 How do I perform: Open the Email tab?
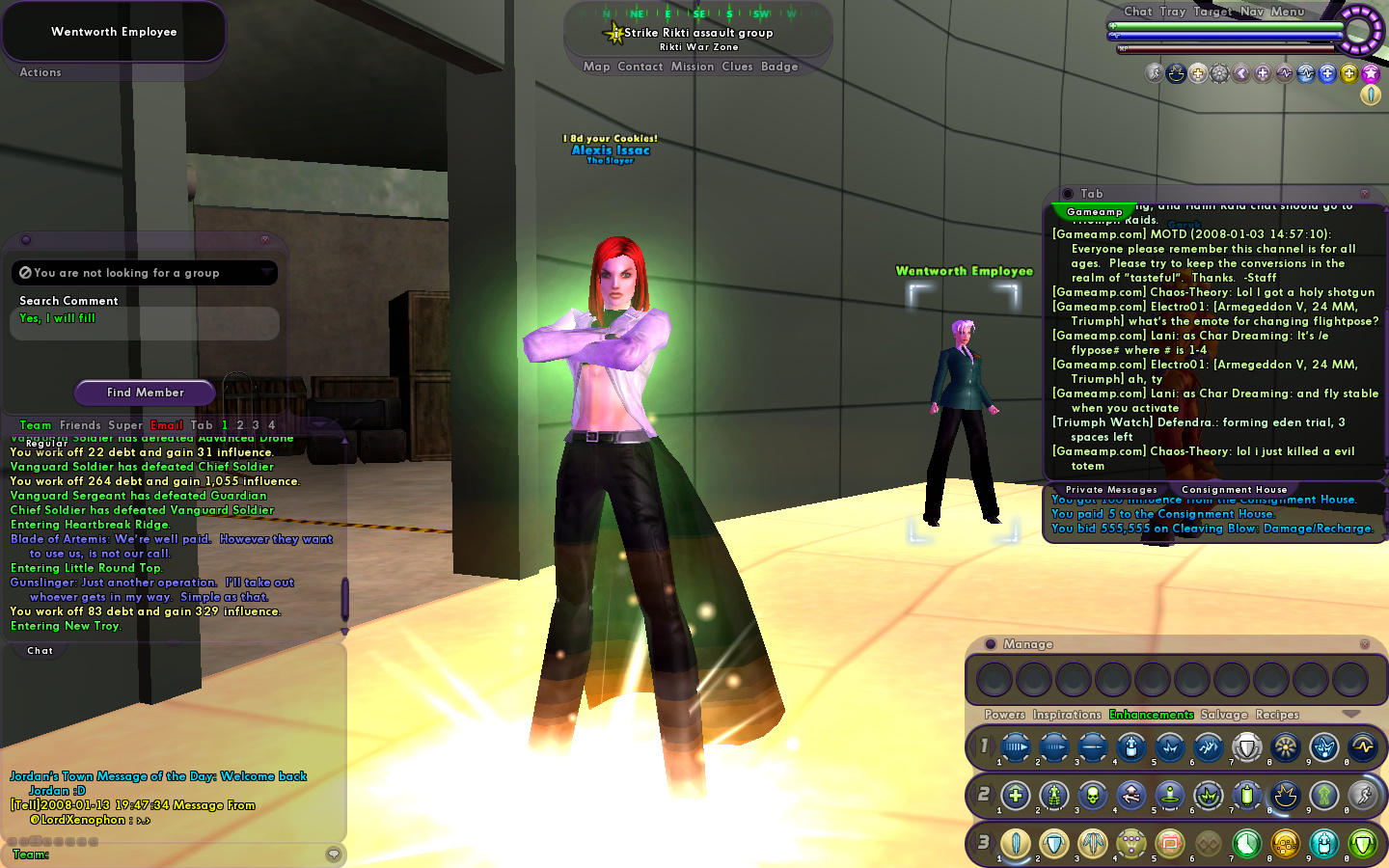(x=166, y=425)
